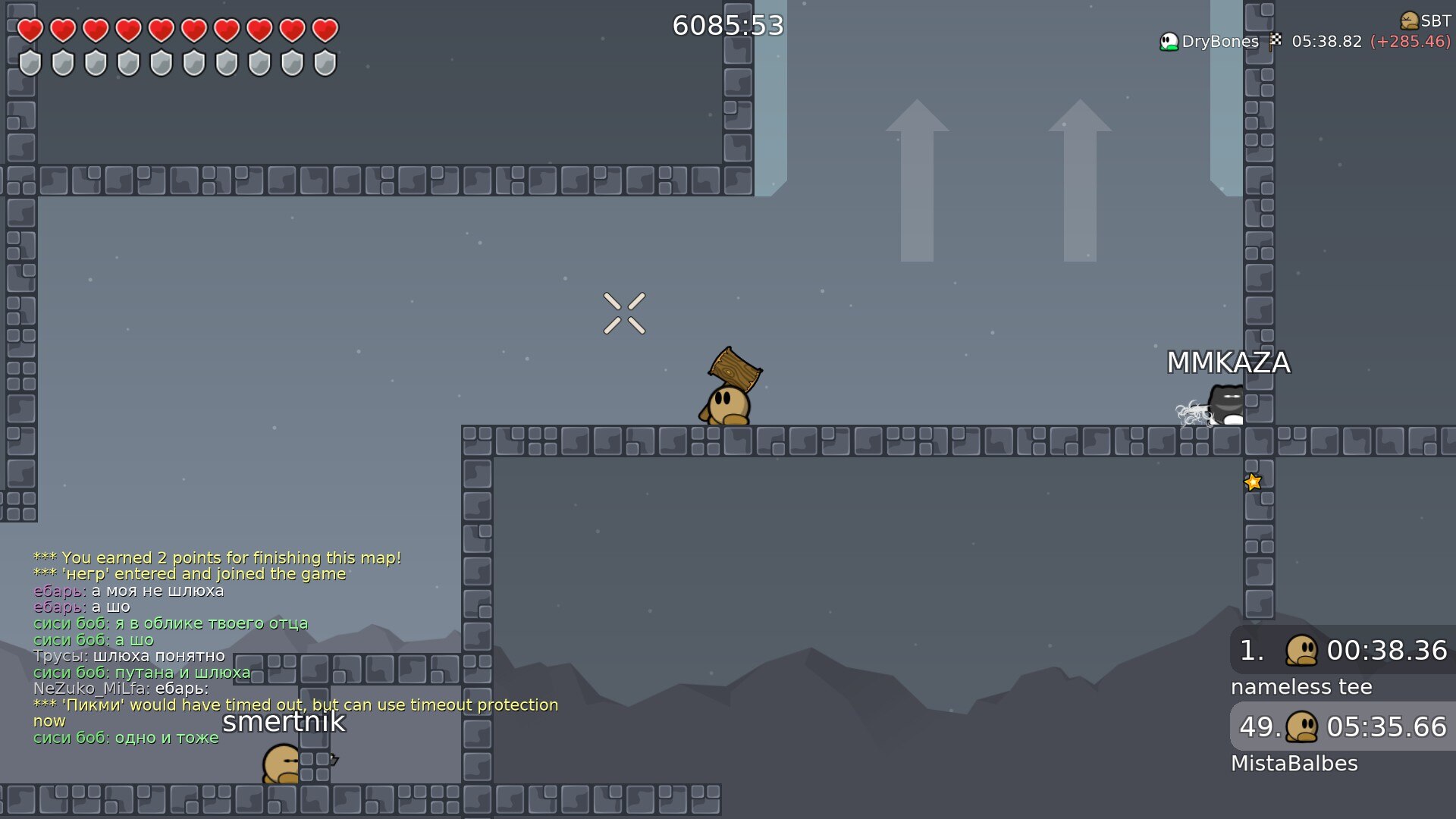The image size is (1456, 819).
Task: Select the rank 49 MistaBalbes score entry
Action: tap(1342, 726)
